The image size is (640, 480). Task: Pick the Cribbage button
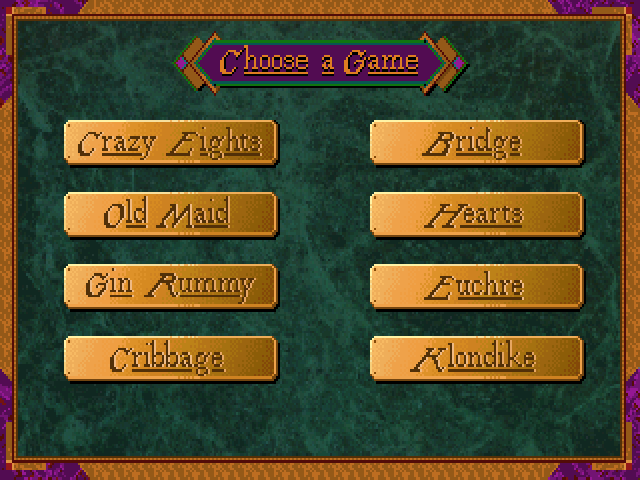tap(170, 358)
